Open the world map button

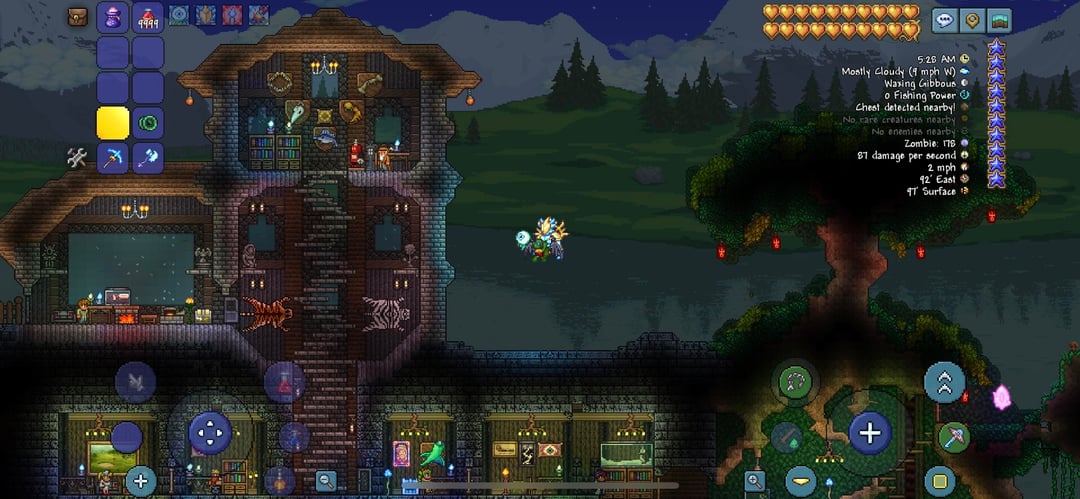click(998, 19)
